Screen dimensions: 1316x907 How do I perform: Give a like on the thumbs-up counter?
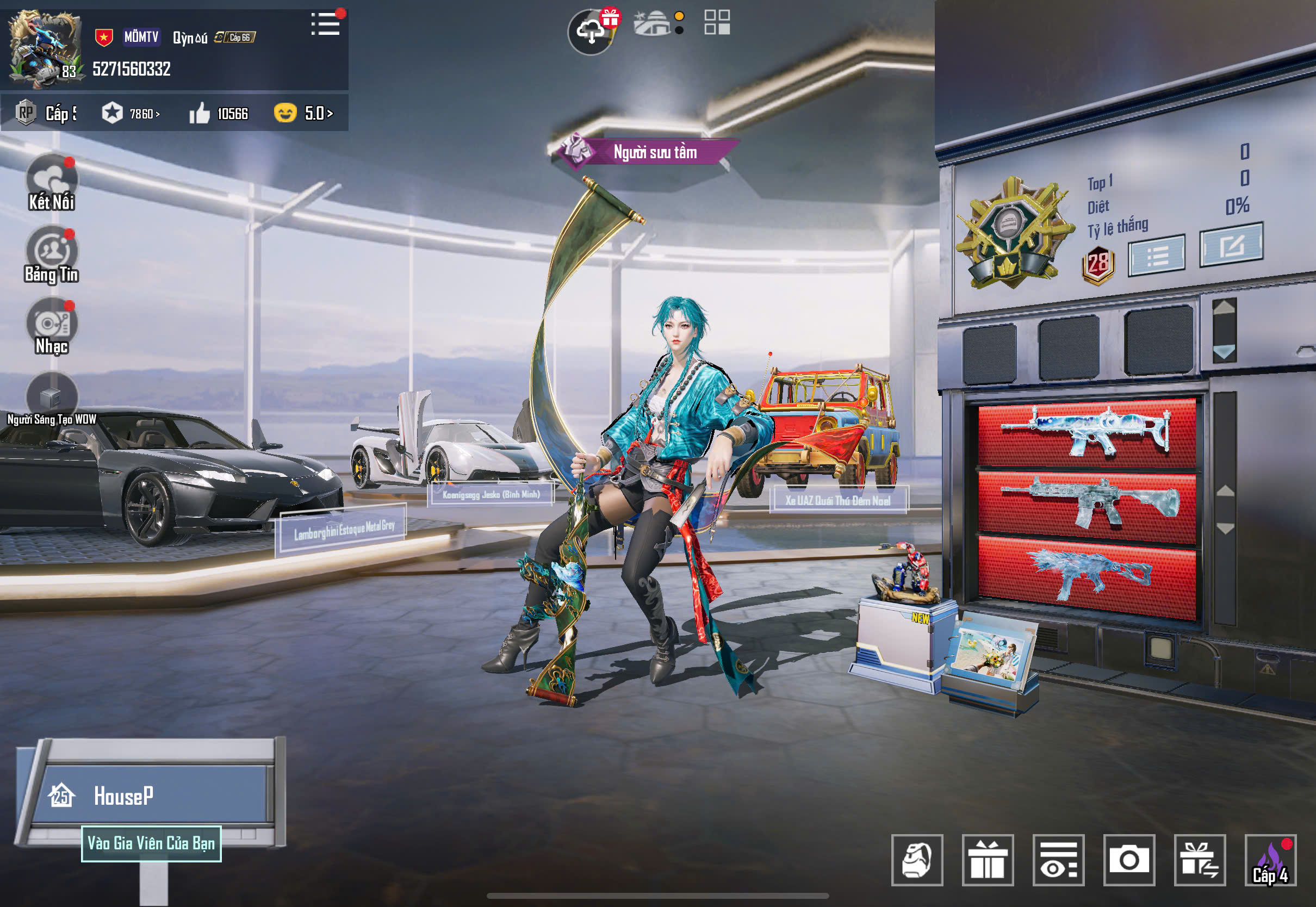200,113
